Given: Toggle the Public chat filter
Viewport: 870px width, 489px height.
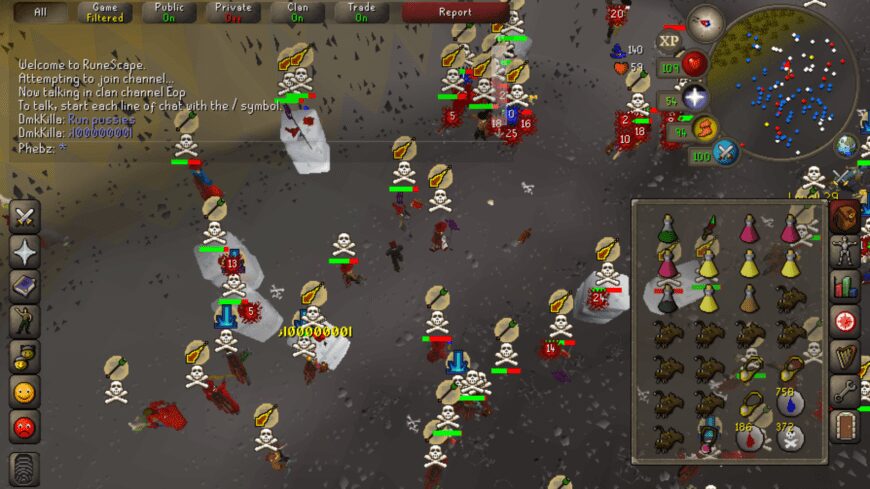Looking at the screenshot, I should 168,13.
